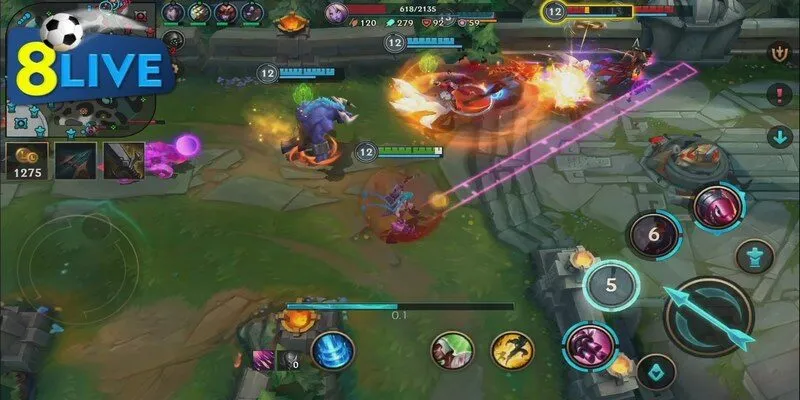Viewport: 800px width, 400px height.
Task: Buy the suggested arrow item
Action: [x=76, y=162]
